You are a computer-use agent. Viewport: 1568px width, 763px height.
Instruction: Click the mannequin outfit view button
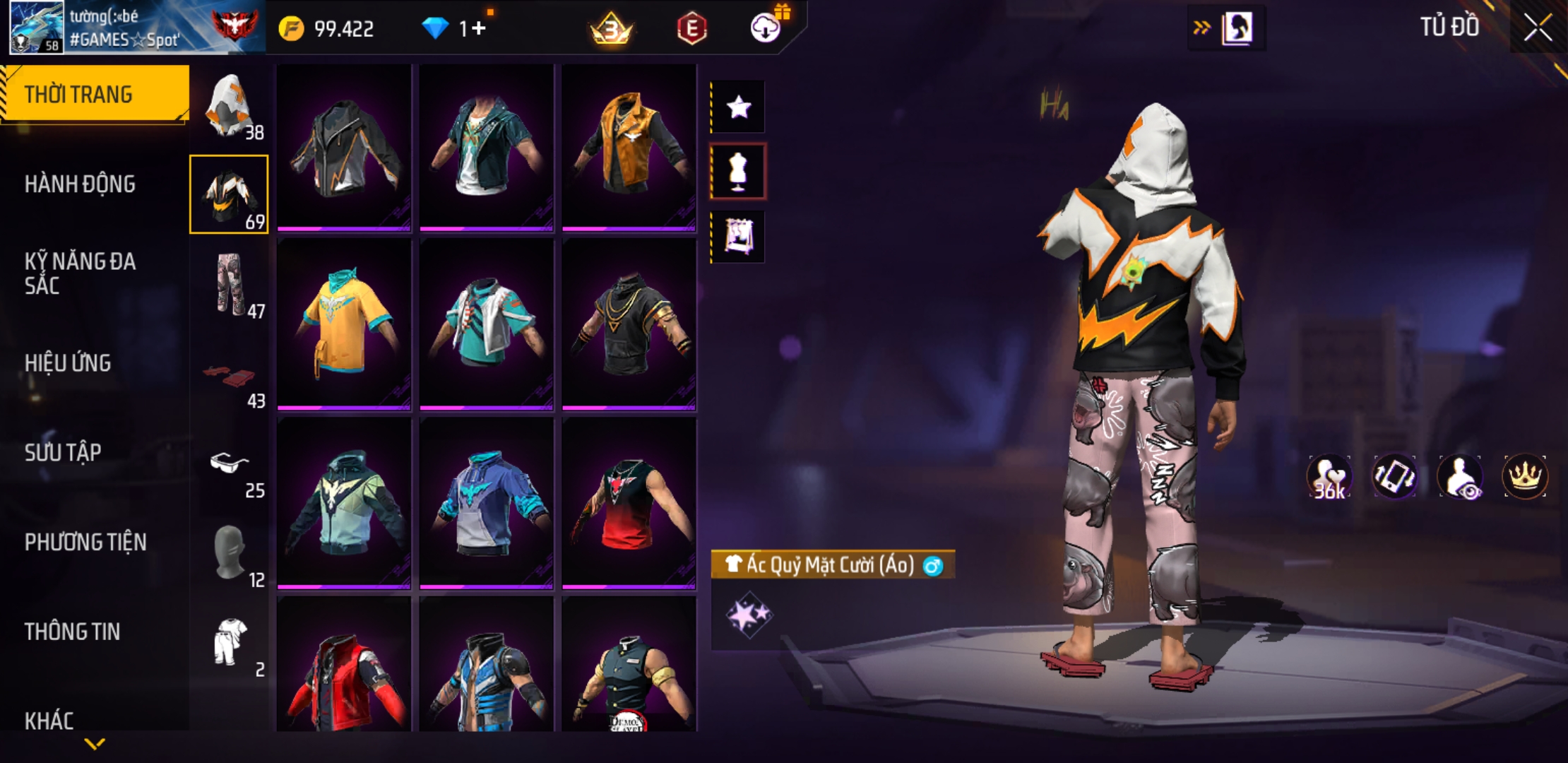coord(738,172)
